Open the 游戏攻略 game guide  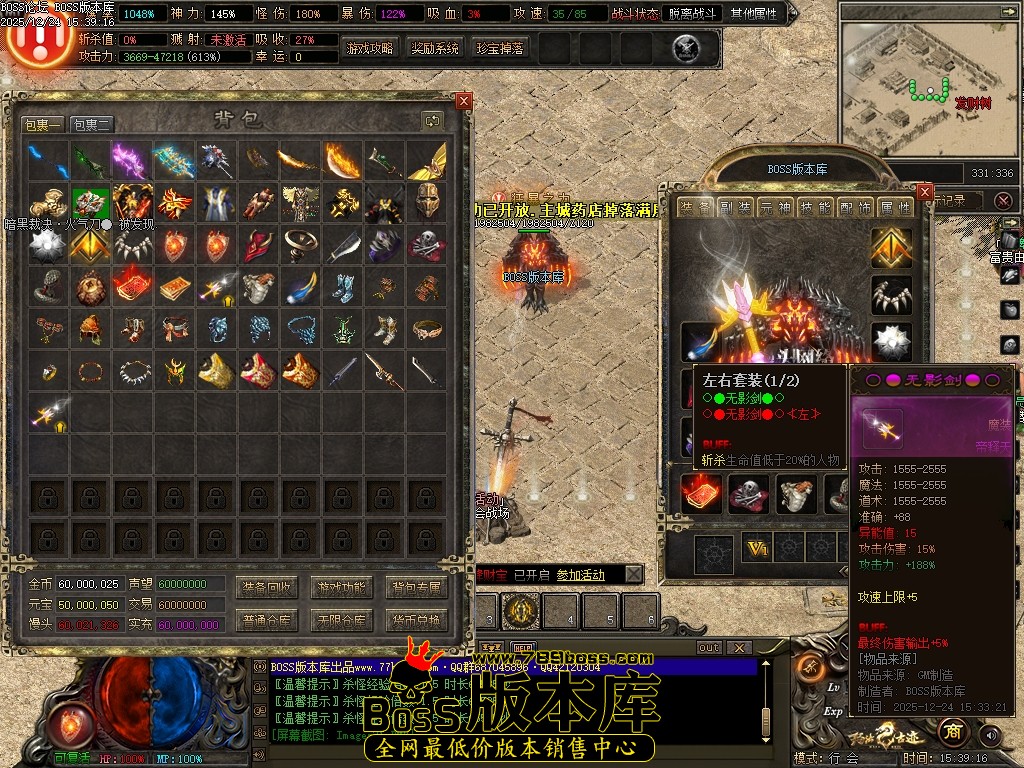coord(370,48)
